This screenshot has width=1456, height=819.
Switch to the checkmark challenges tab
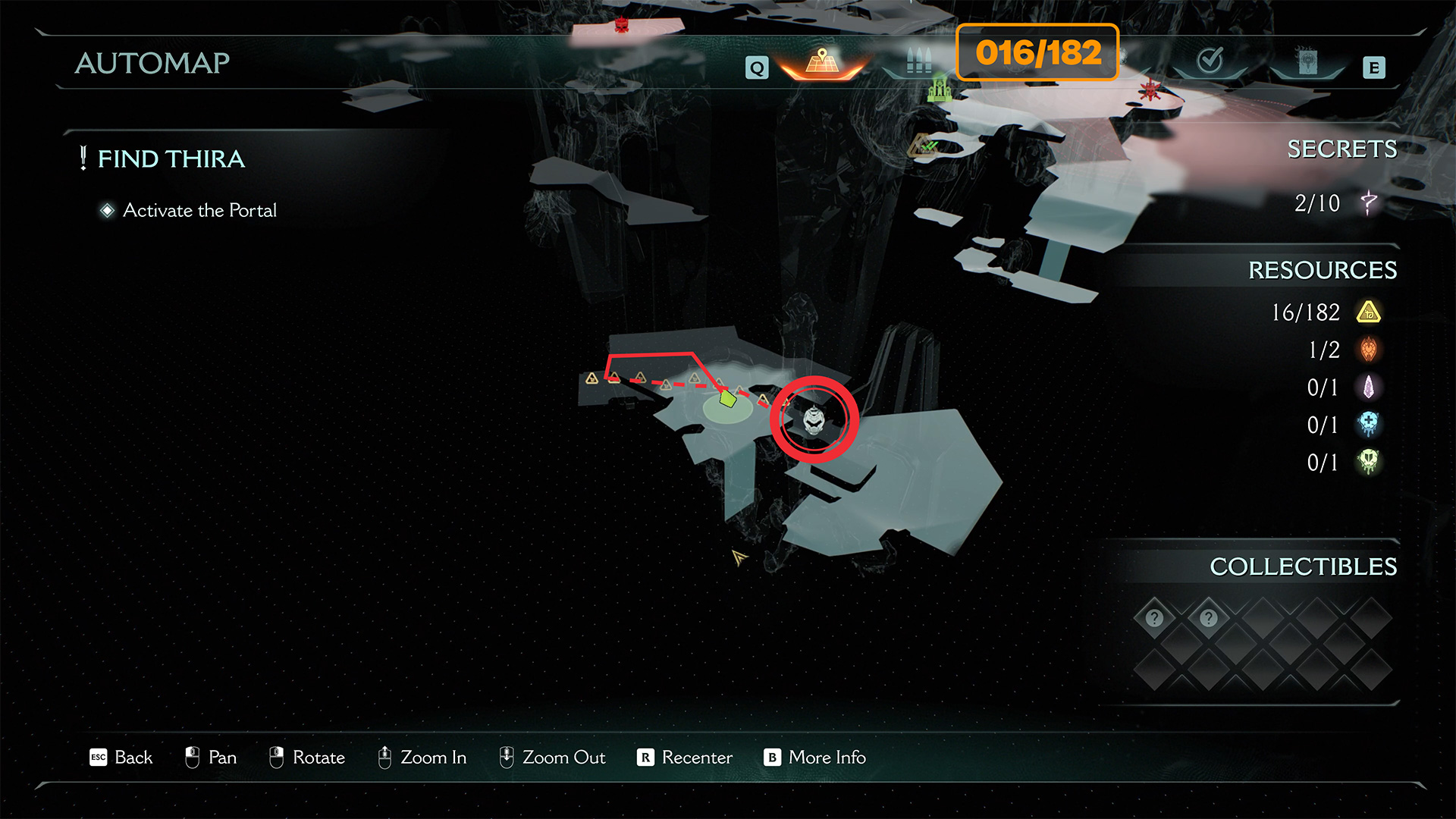(1210, 61)
